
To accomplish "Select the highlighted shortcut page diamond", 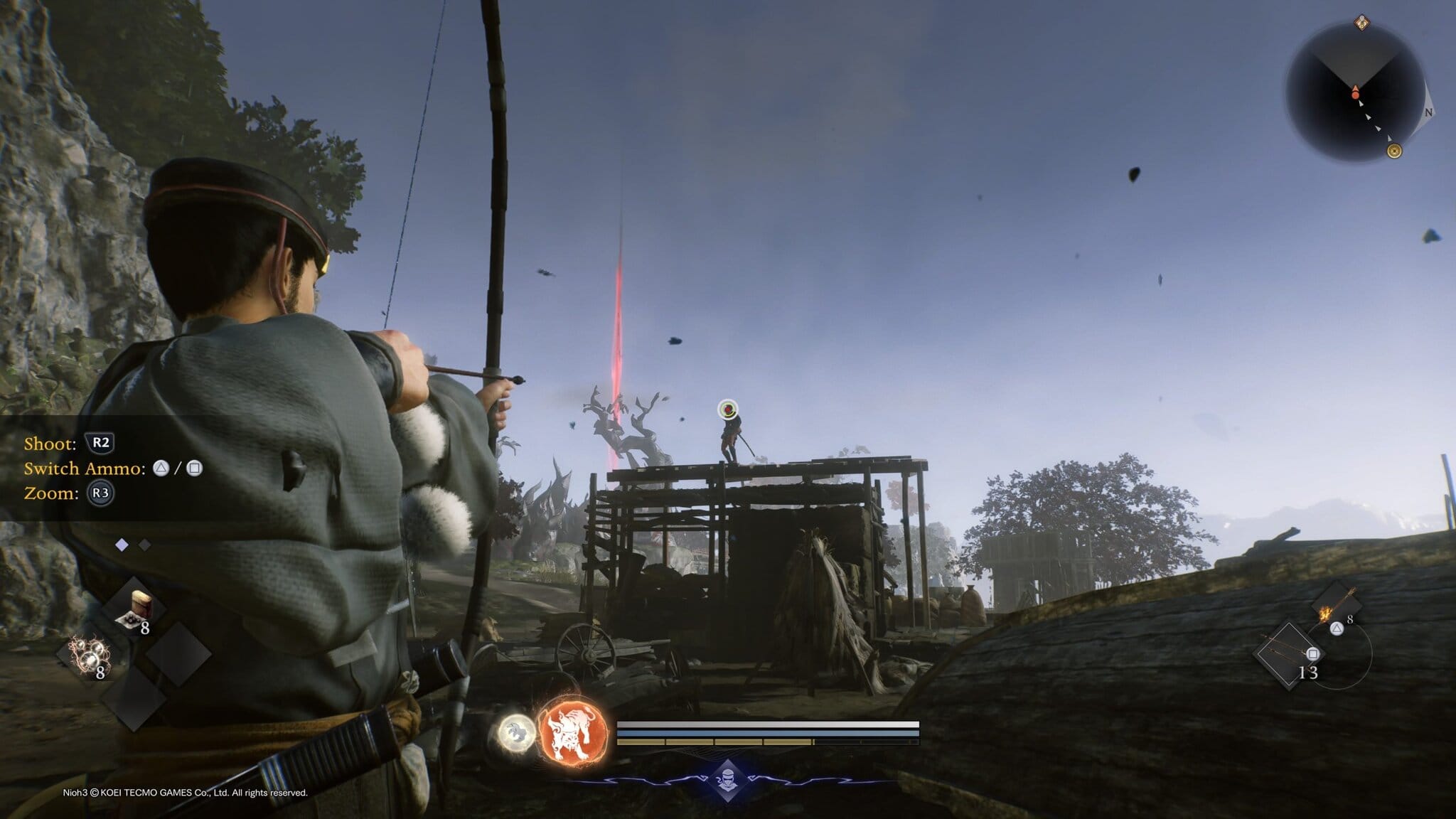I will tap(122, 545).
